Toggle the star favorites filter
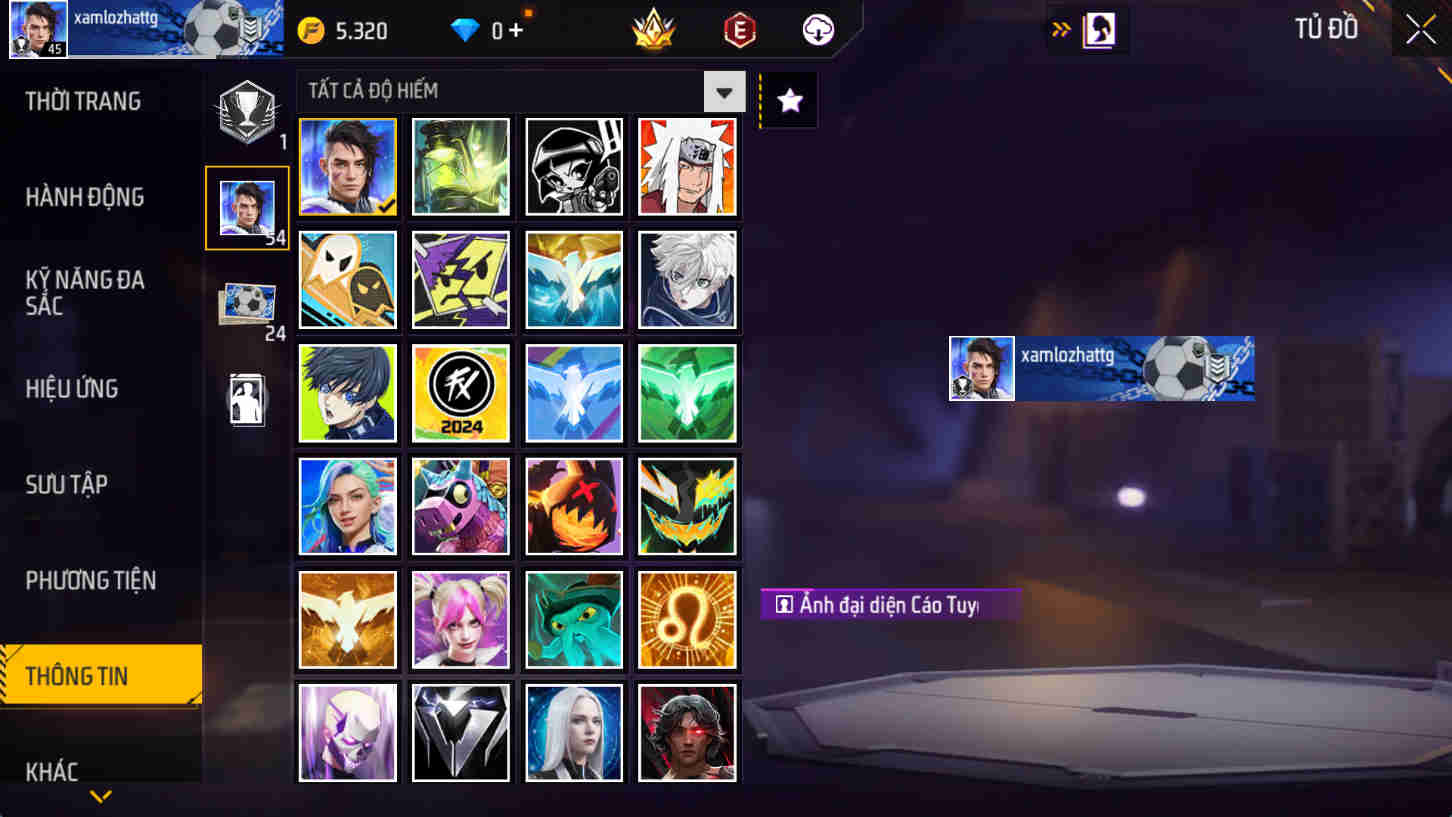The height and width of the screenshot is (817, 1452). click(x=787, y=100)
